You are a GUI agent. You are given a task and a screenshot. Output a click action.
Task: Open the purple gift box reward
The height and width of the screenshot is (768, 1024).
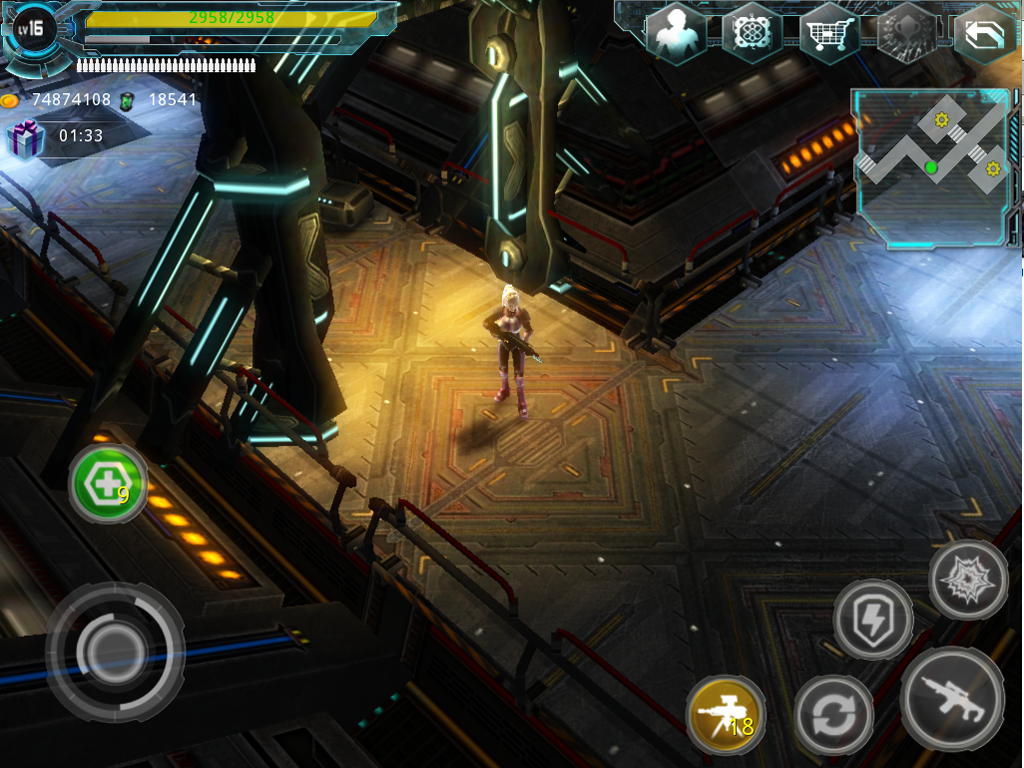(24, 139)
